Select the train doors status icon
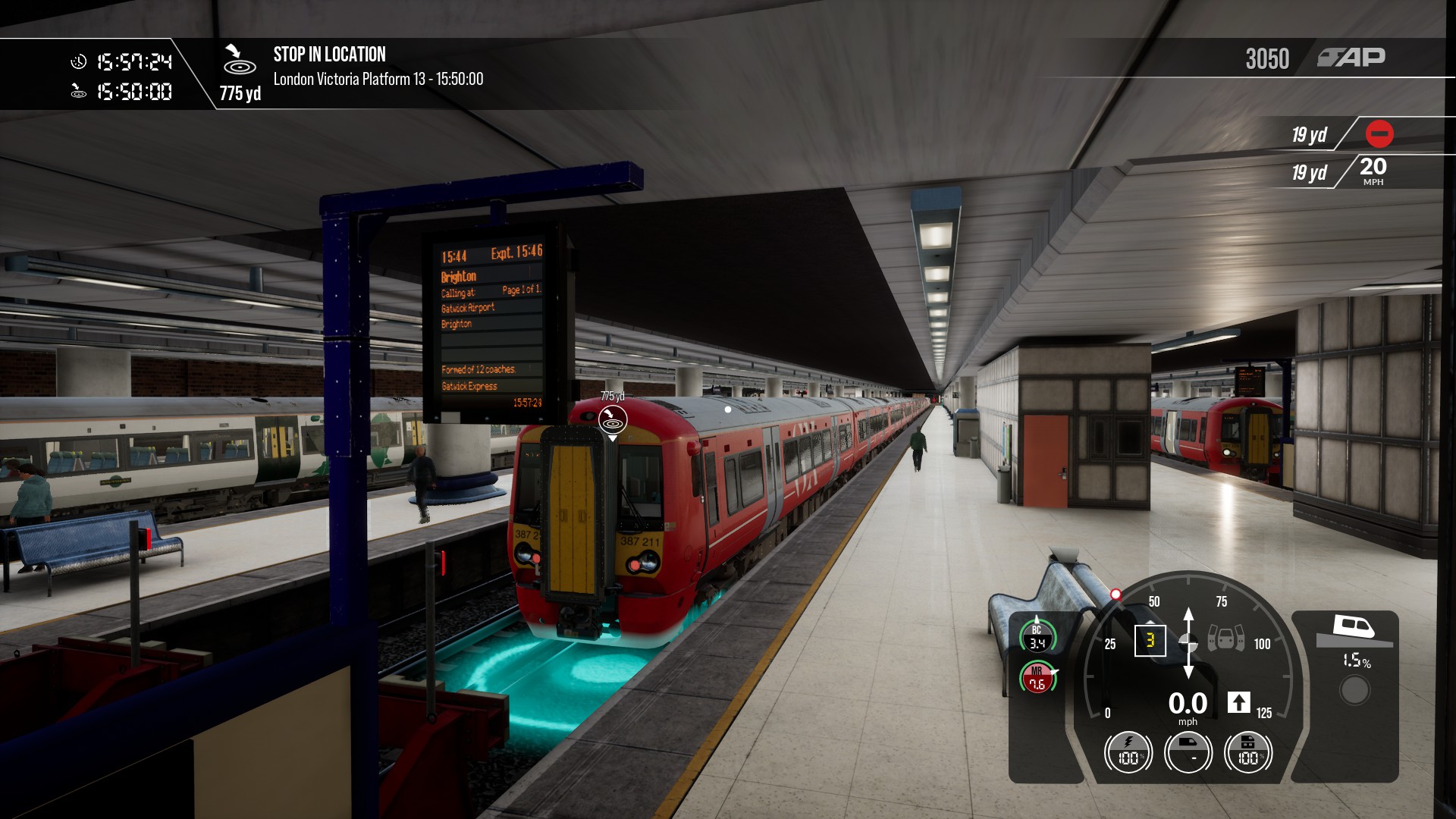 [1225, 639]
